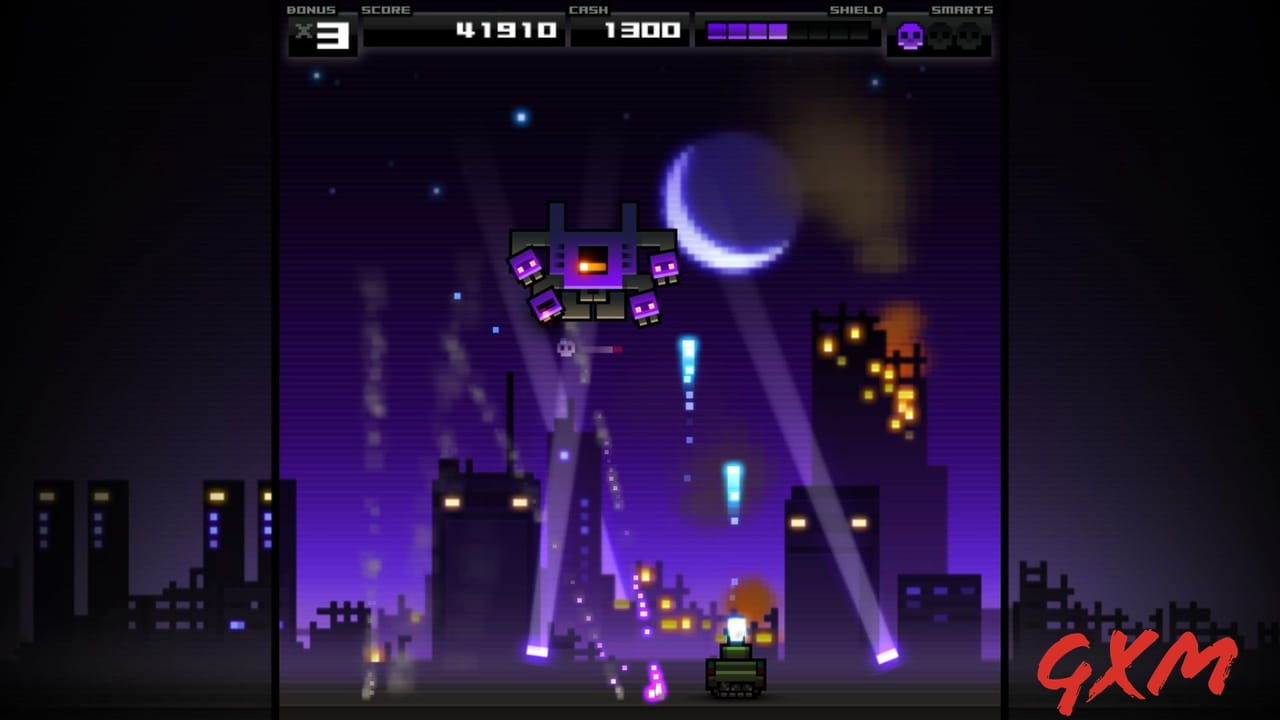Activate the purple skull smart bomb

910,37
